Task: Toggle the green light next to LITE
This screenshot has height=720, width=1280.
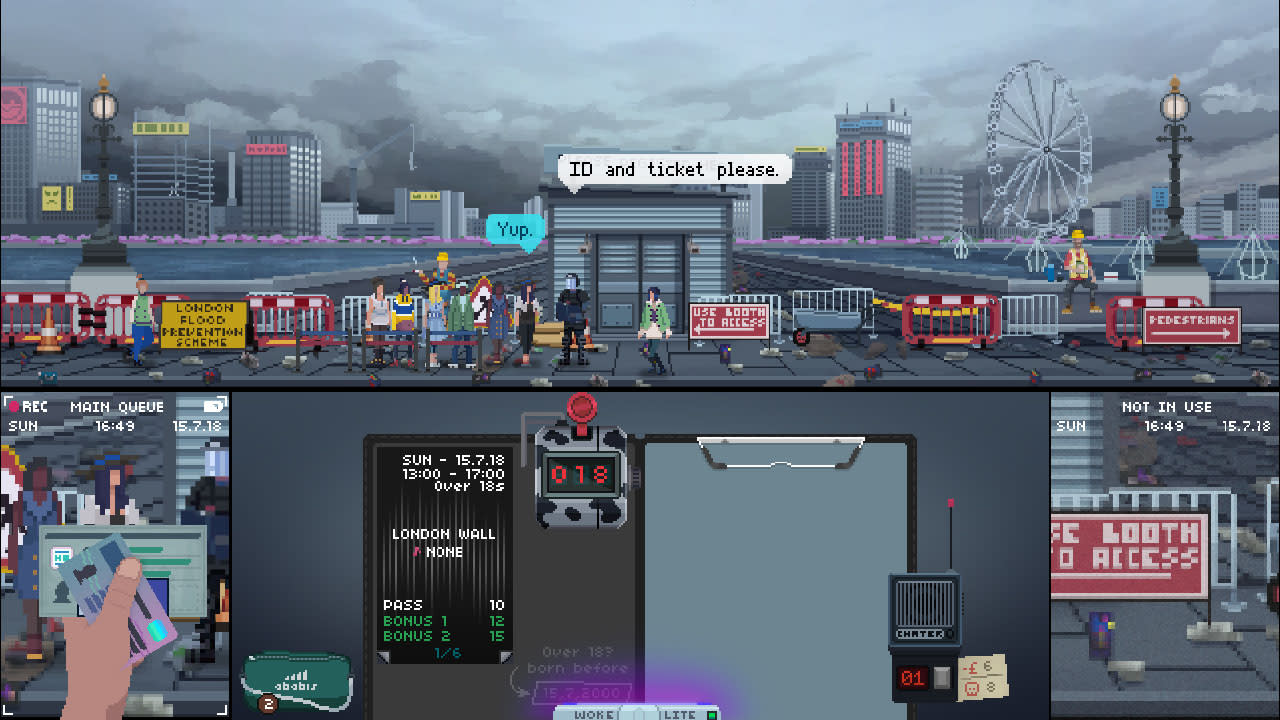Action: point(712,714)
